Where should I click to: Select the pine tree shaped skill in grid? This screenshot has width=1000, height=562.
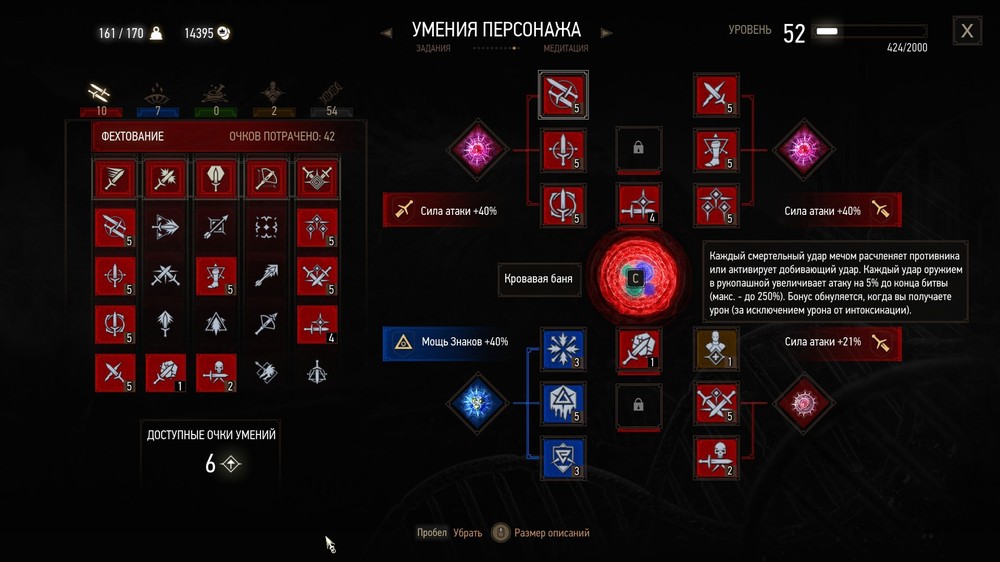pyautogui.click(x=215, y=322)
